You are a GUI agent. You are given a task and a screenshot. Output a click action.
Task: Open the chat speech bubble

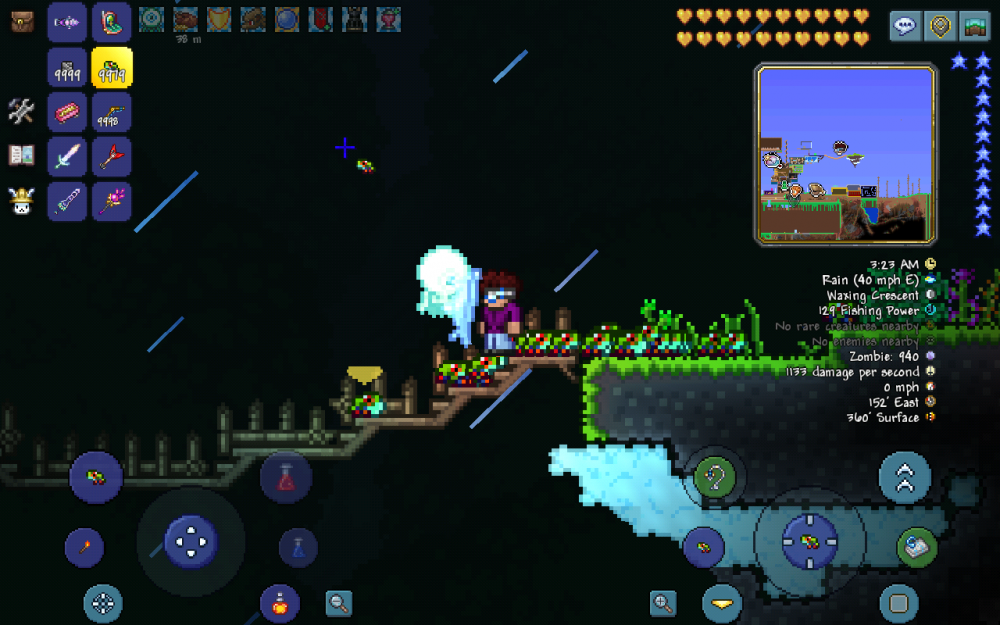906,26
